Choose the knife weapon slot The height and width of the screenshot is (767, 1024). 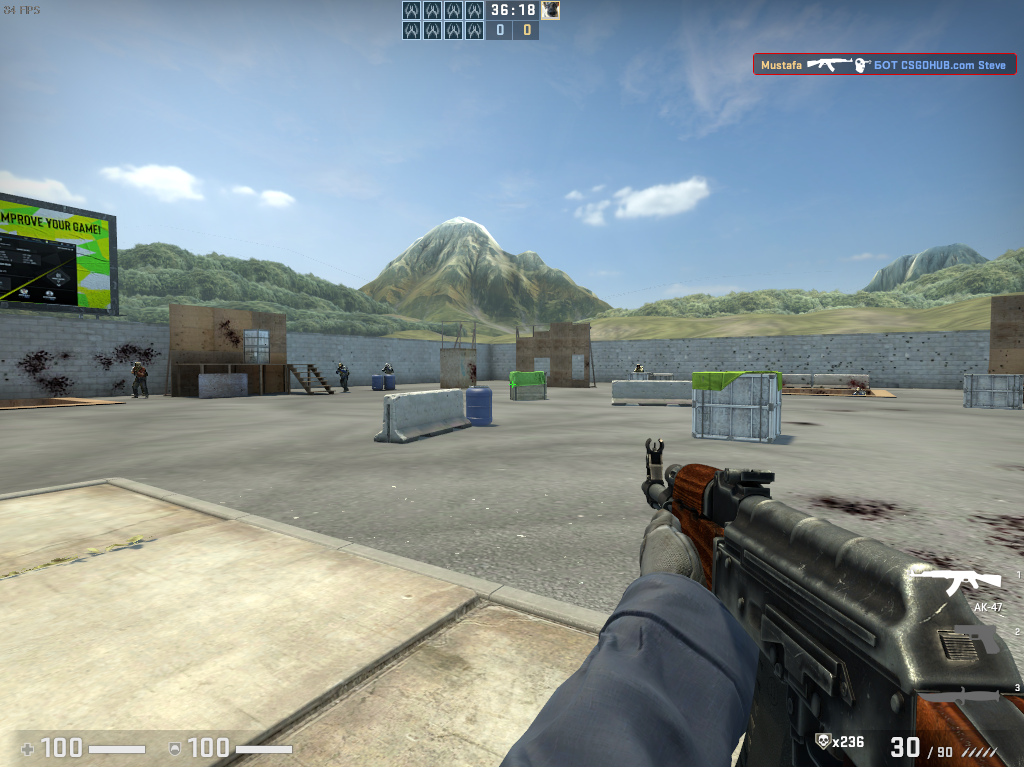click(x=959, y=696)
